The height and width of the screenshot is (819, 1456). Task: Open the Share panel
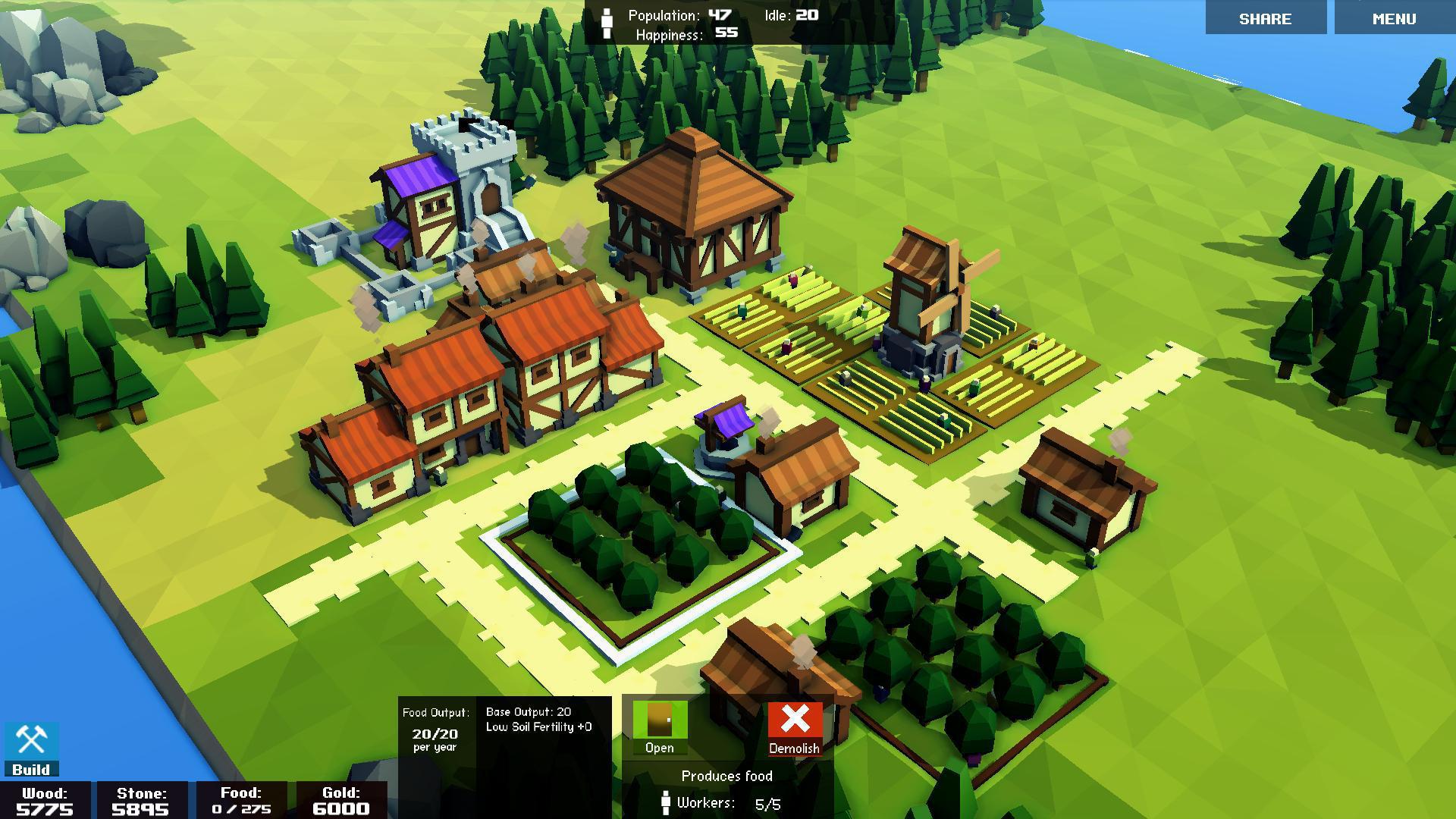[1265, 18]
